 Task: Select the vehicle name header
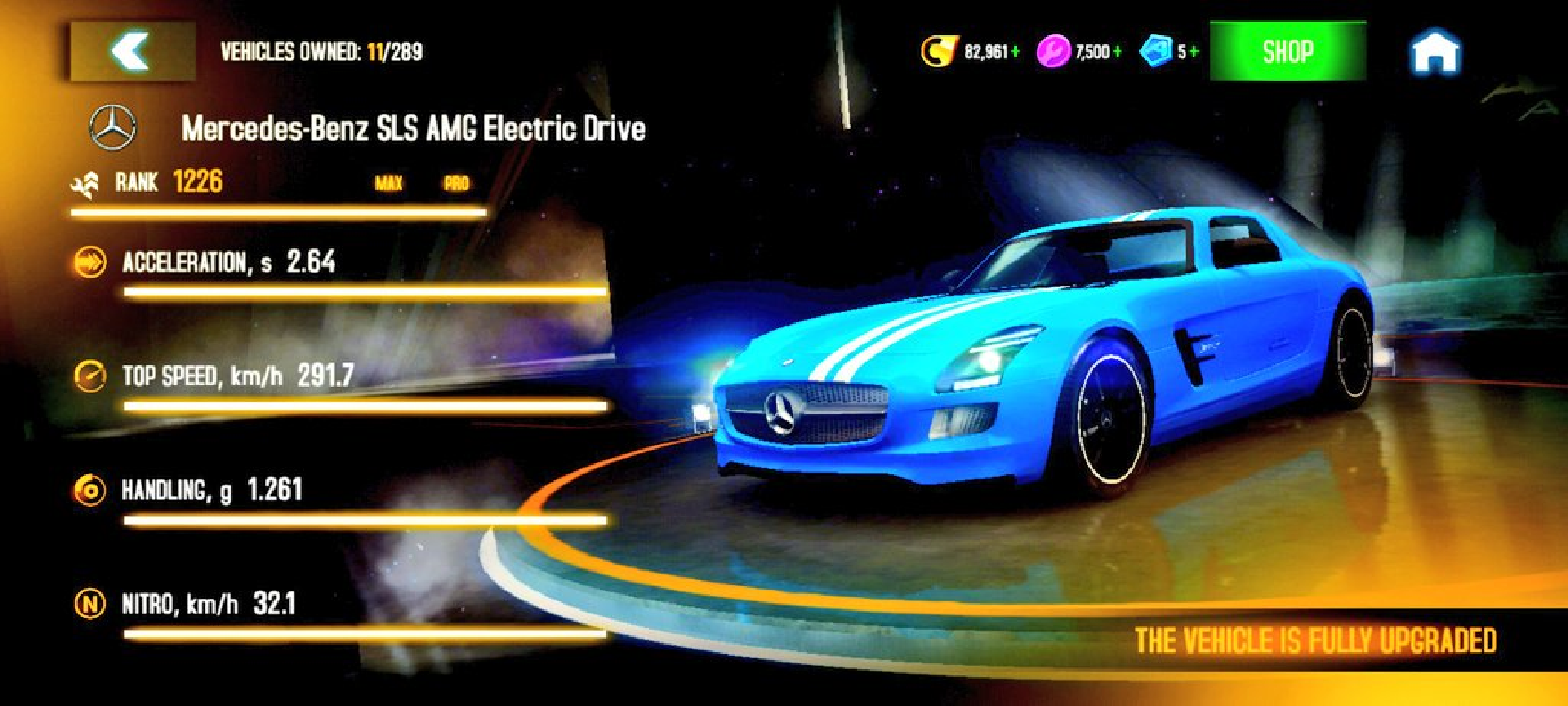413,128
